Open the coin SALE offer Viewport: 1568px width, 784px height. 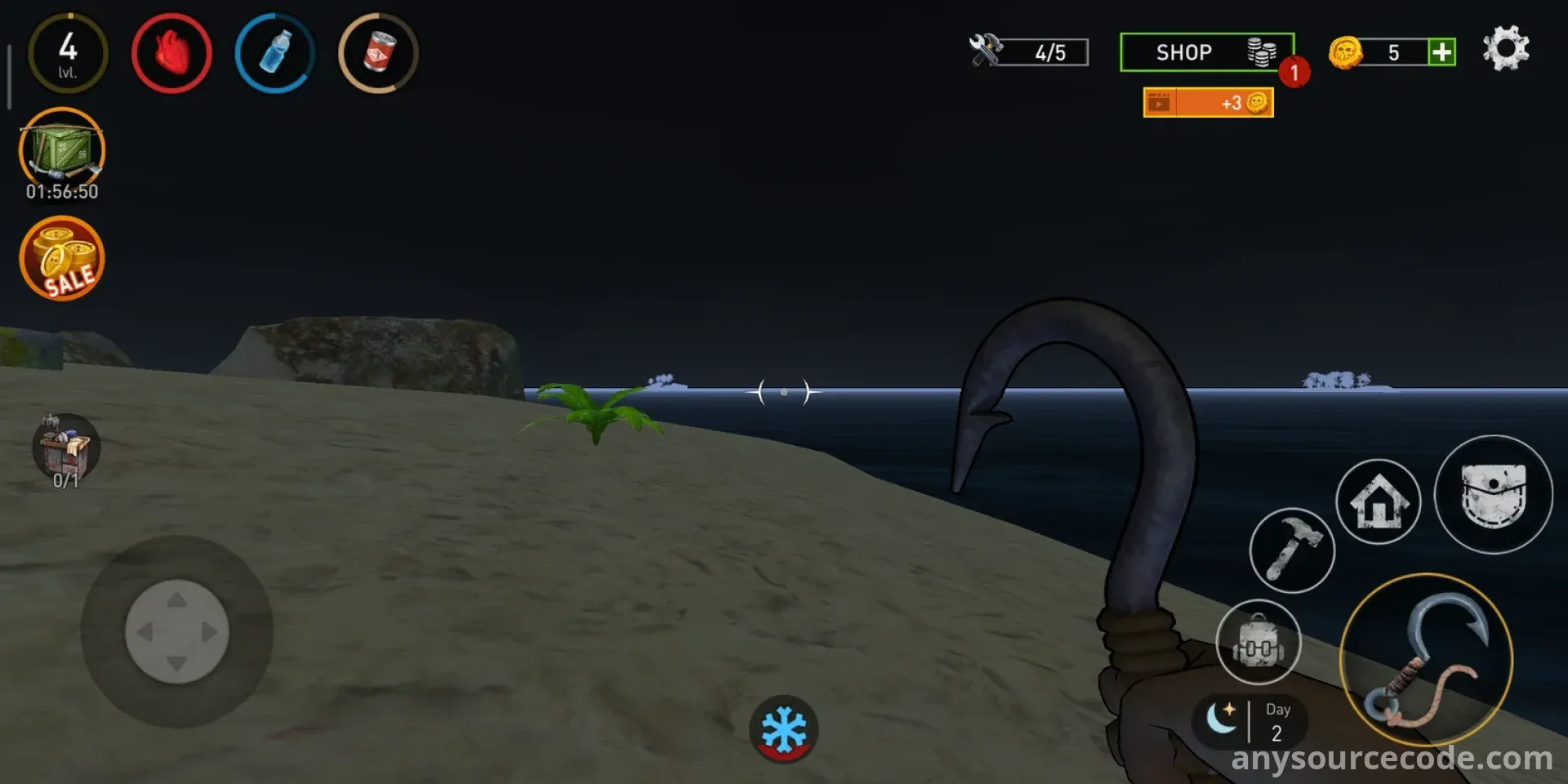click(62, 259)
